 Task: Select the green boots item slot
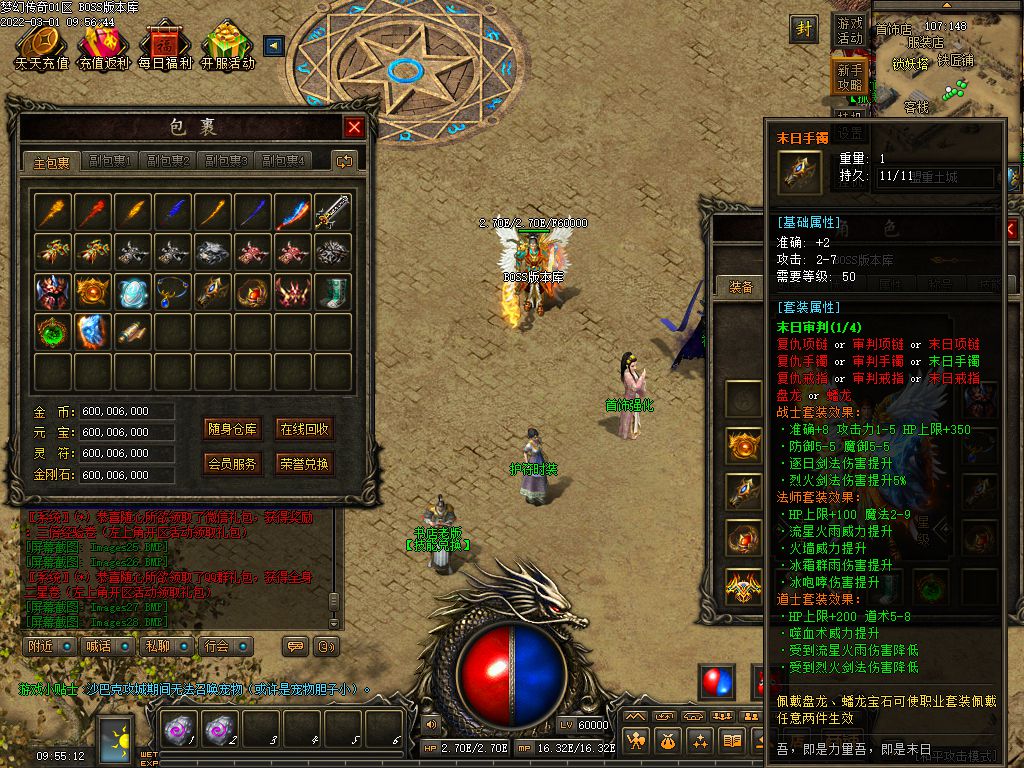pos(332,291)
